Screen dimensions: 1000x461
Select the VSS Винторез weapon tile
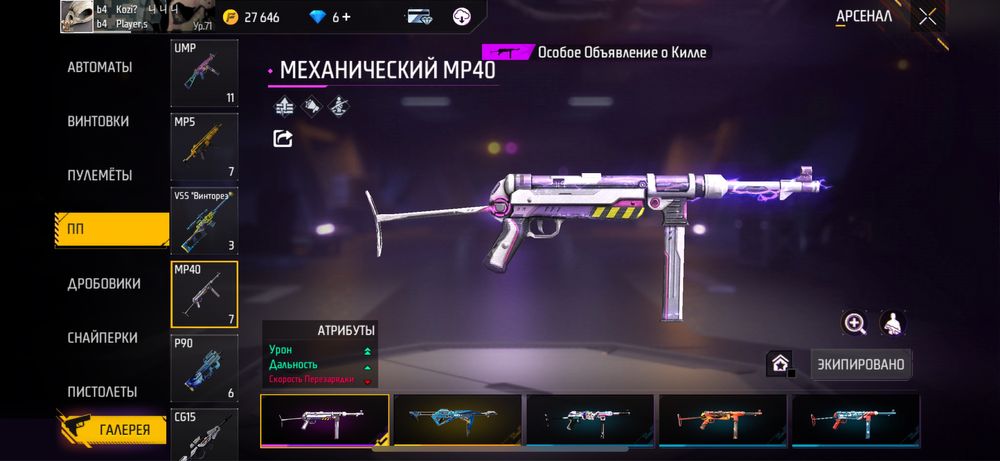[x=204, y=220]
